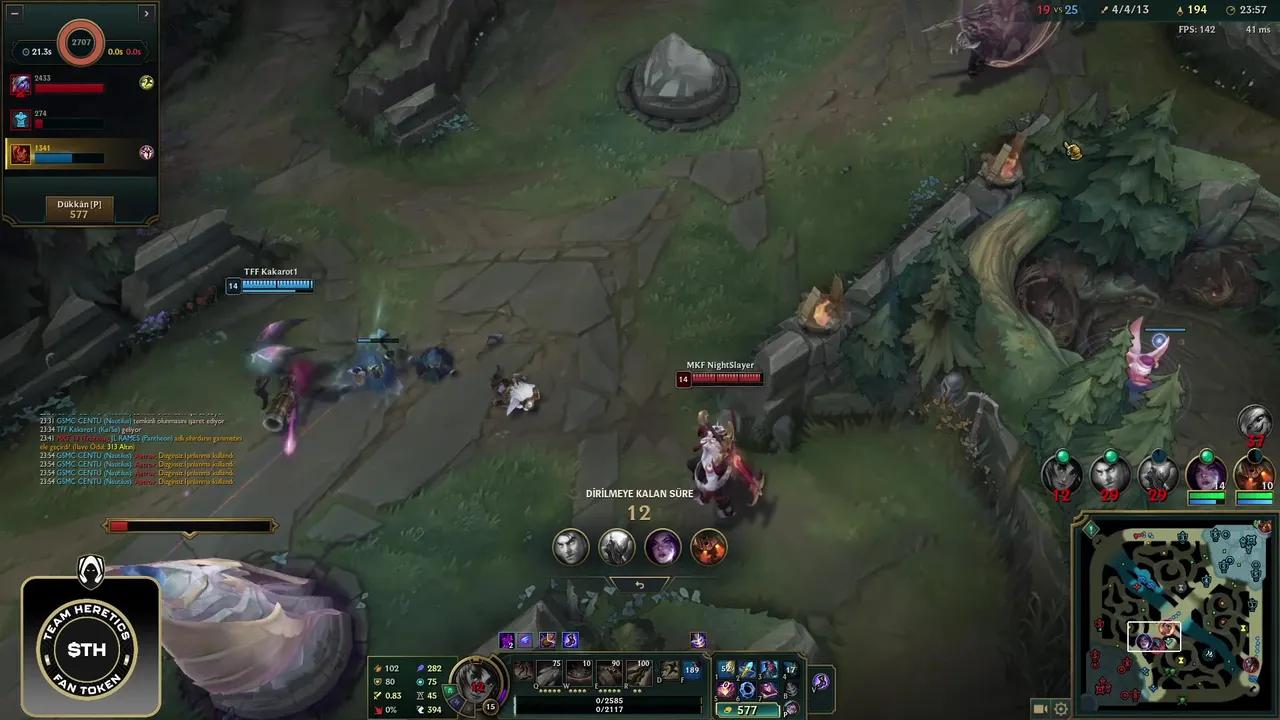Click the item in inventory slot 1
This screenshot has width=1280, height=720.
click(726, 668)
